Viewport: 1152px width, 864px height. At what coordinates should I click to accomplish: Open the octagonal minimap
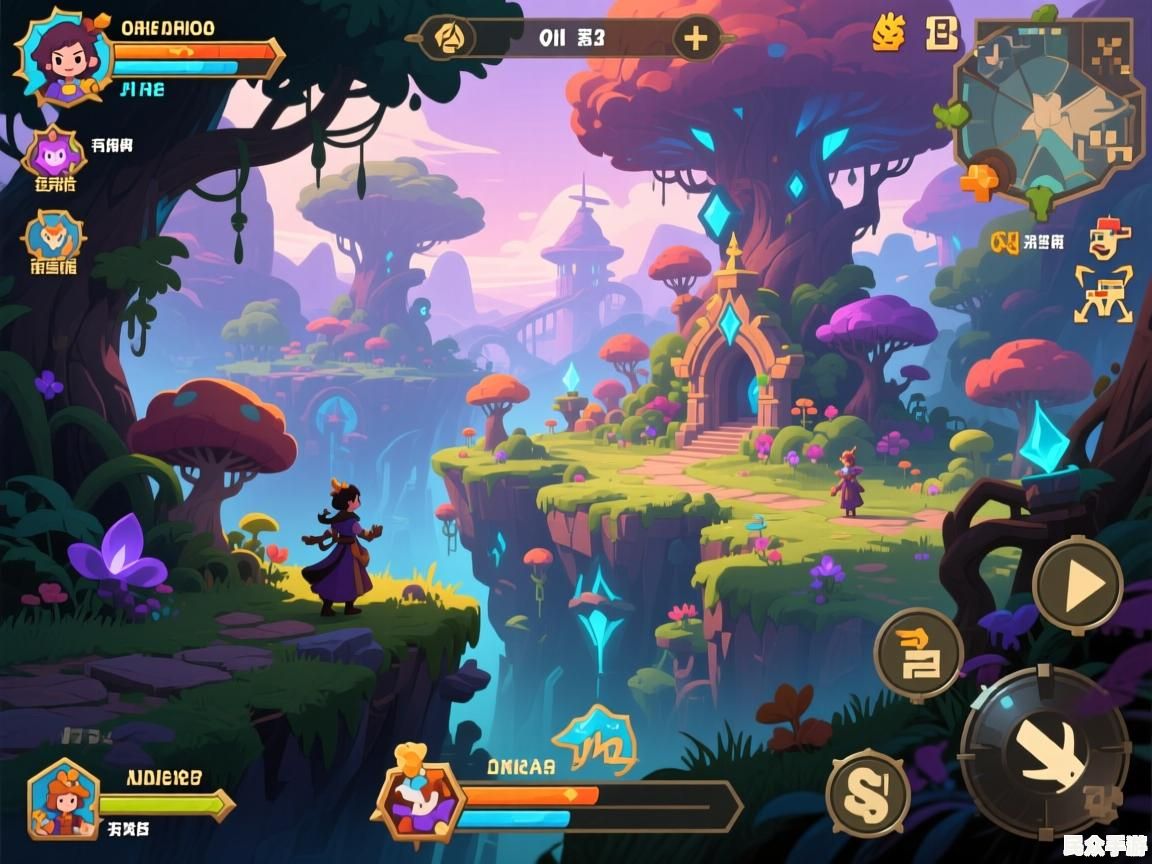(1049, 111)
